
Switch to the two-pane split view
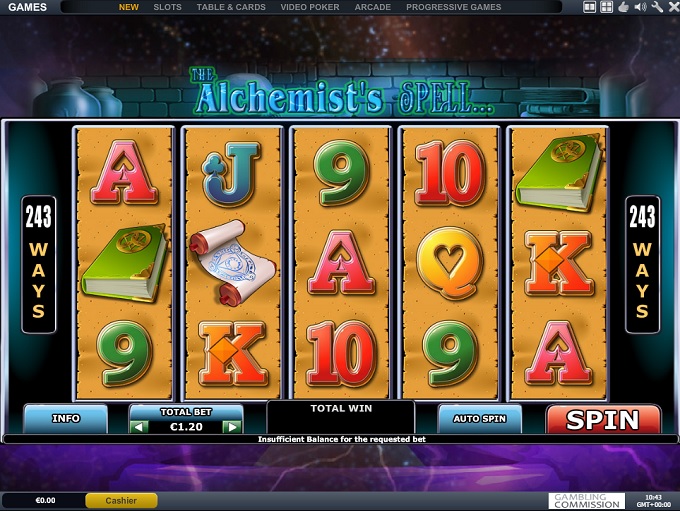point(590,7)
